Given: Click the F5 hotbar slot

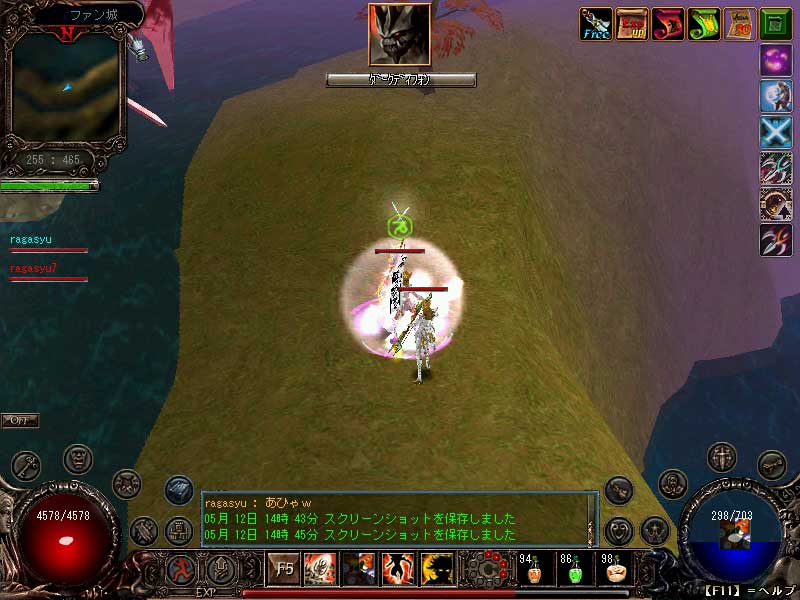Looking at the screenshot, I should point(284,569).
